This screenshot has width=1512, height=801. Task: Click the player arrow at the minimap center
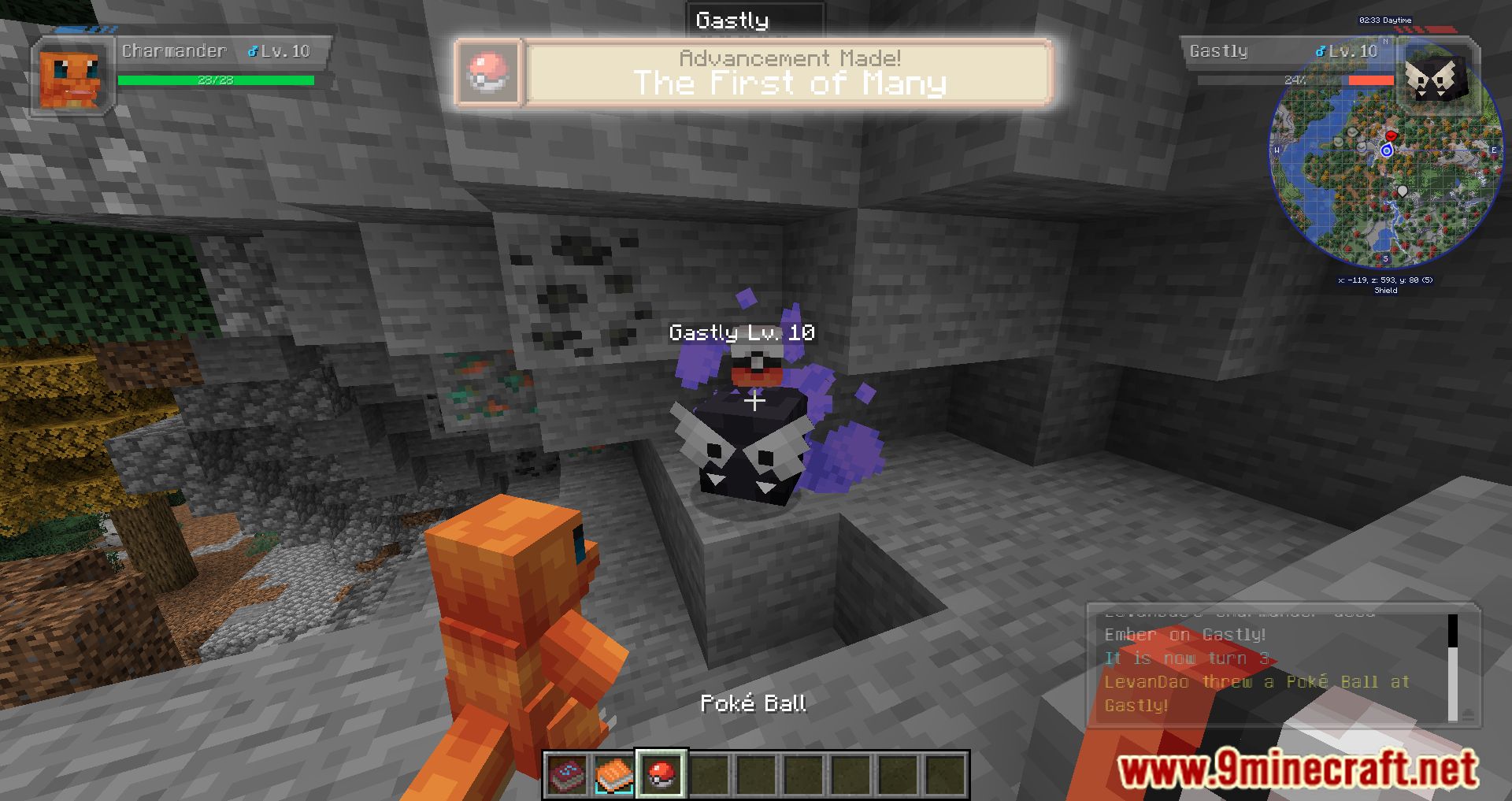click(x=1387, y=151)
